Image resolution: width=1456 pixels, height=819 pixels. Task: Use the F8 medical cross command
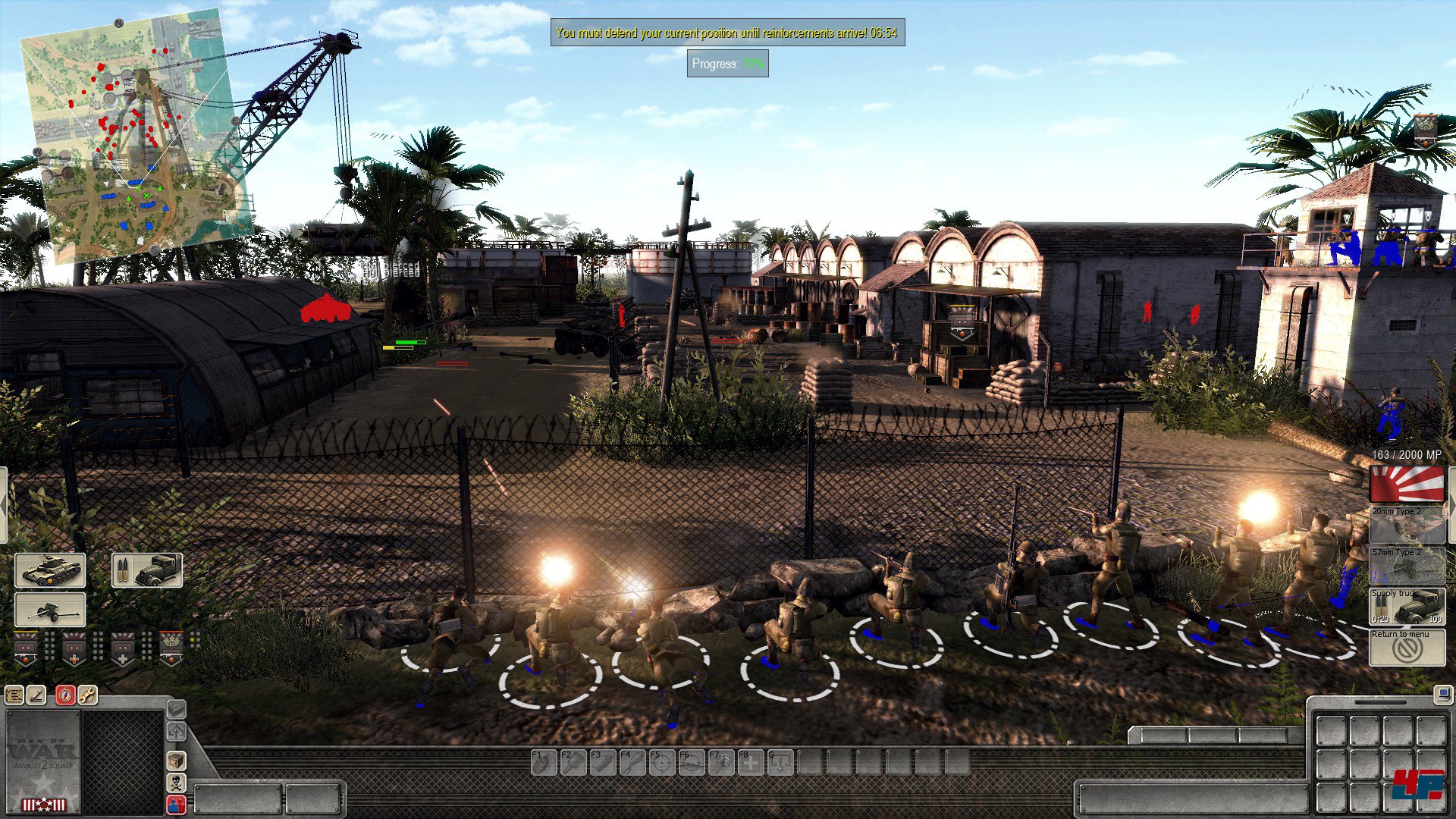point(751,762)
